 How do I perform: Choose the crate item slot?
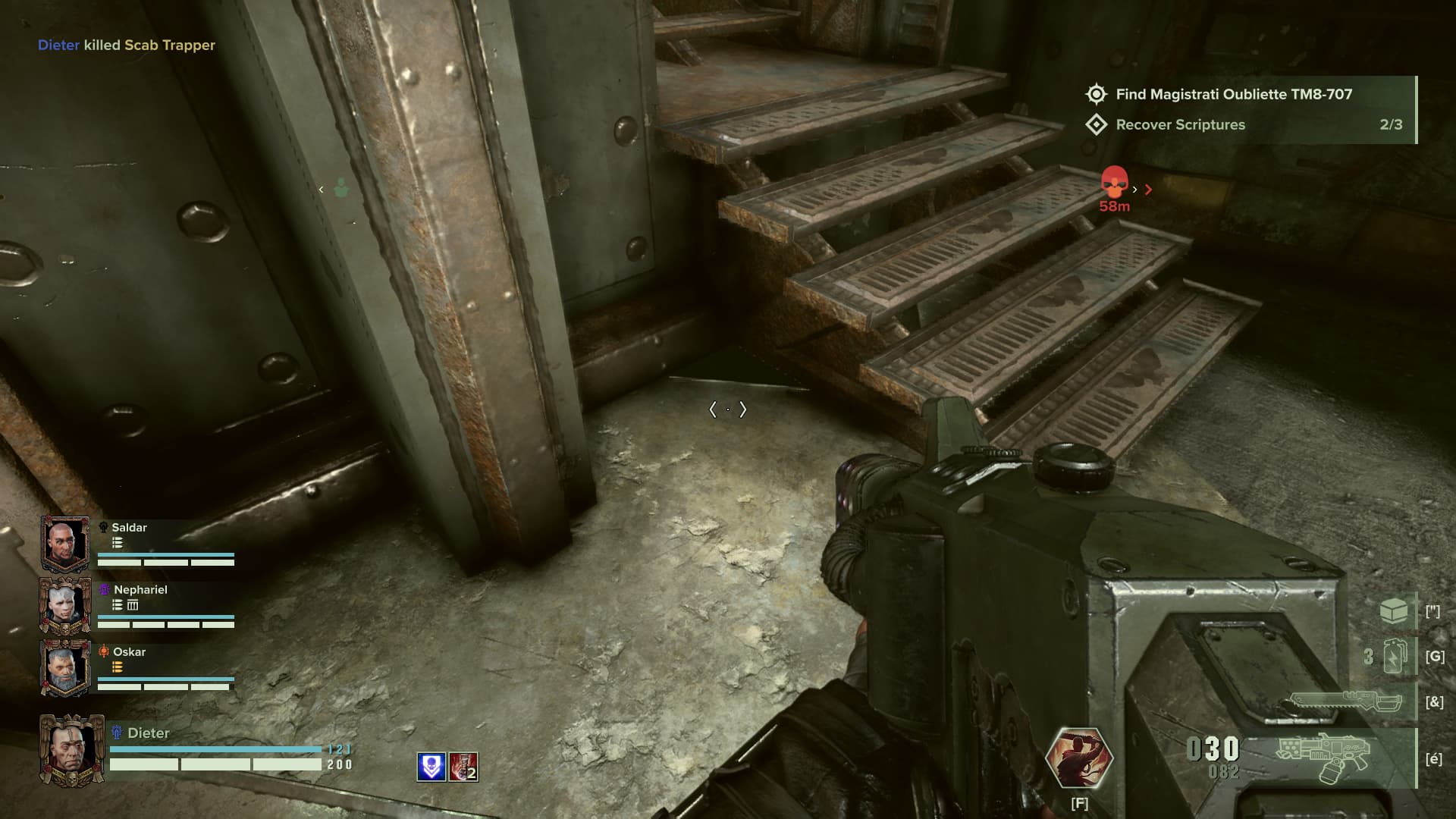click(x=1394, y=611)
